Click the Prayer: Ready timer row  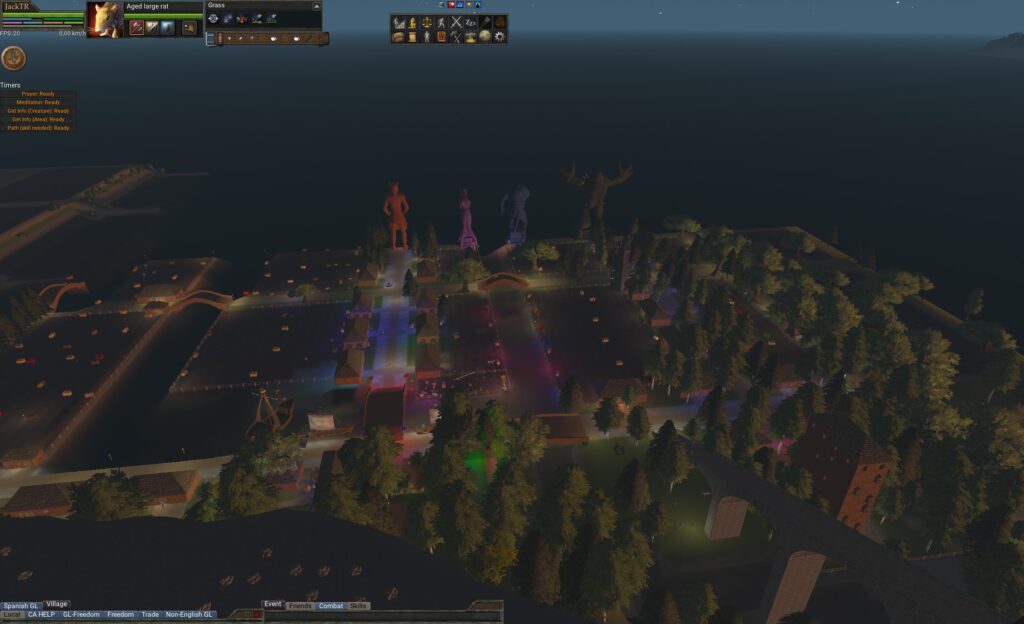(x=38, y=94)
